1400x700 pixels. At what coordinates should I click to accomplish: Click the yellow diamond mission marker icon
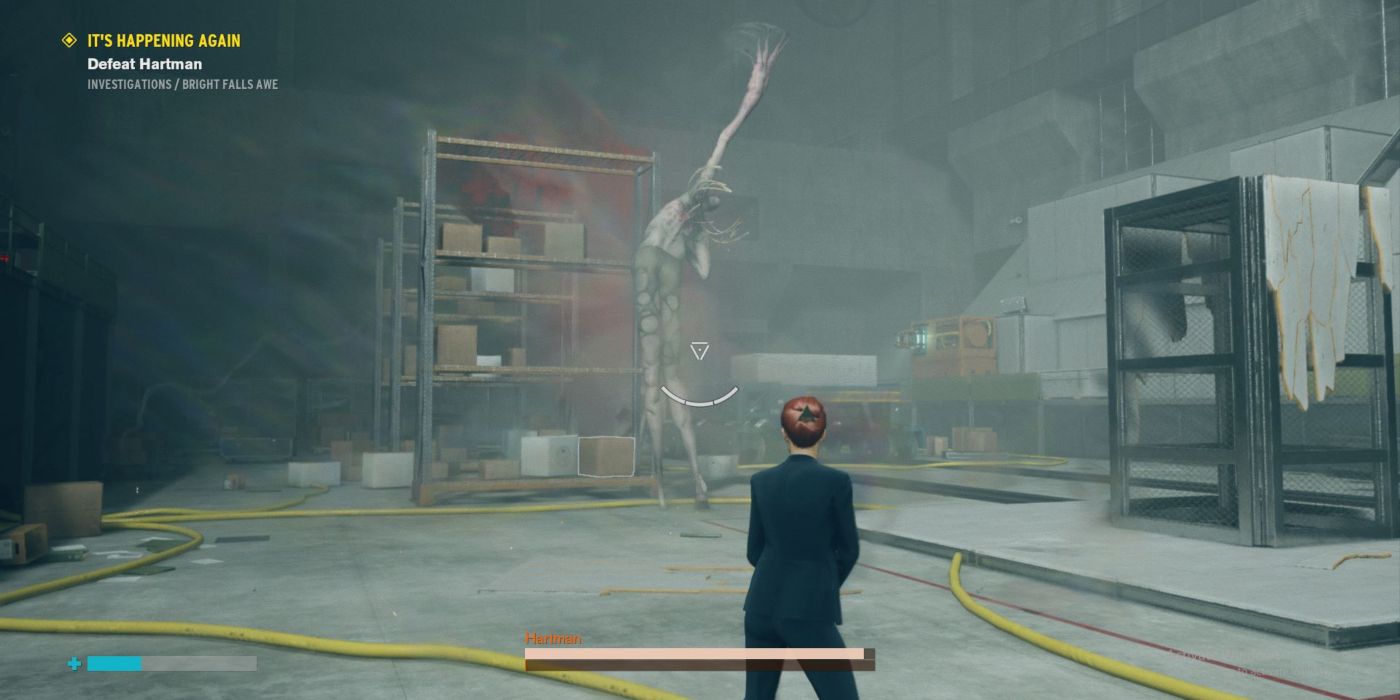pyautogui.click(x=69, y=41)
